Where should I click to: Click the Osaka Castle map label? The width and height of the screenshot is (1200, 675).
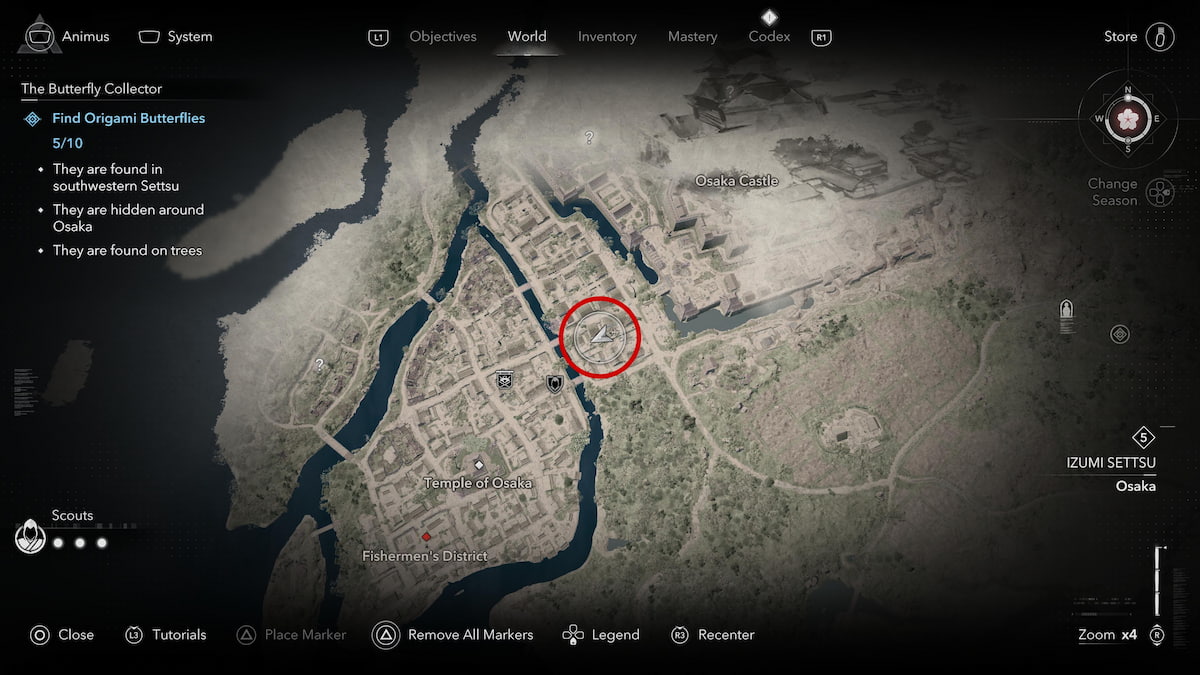(x=736, y=181)
